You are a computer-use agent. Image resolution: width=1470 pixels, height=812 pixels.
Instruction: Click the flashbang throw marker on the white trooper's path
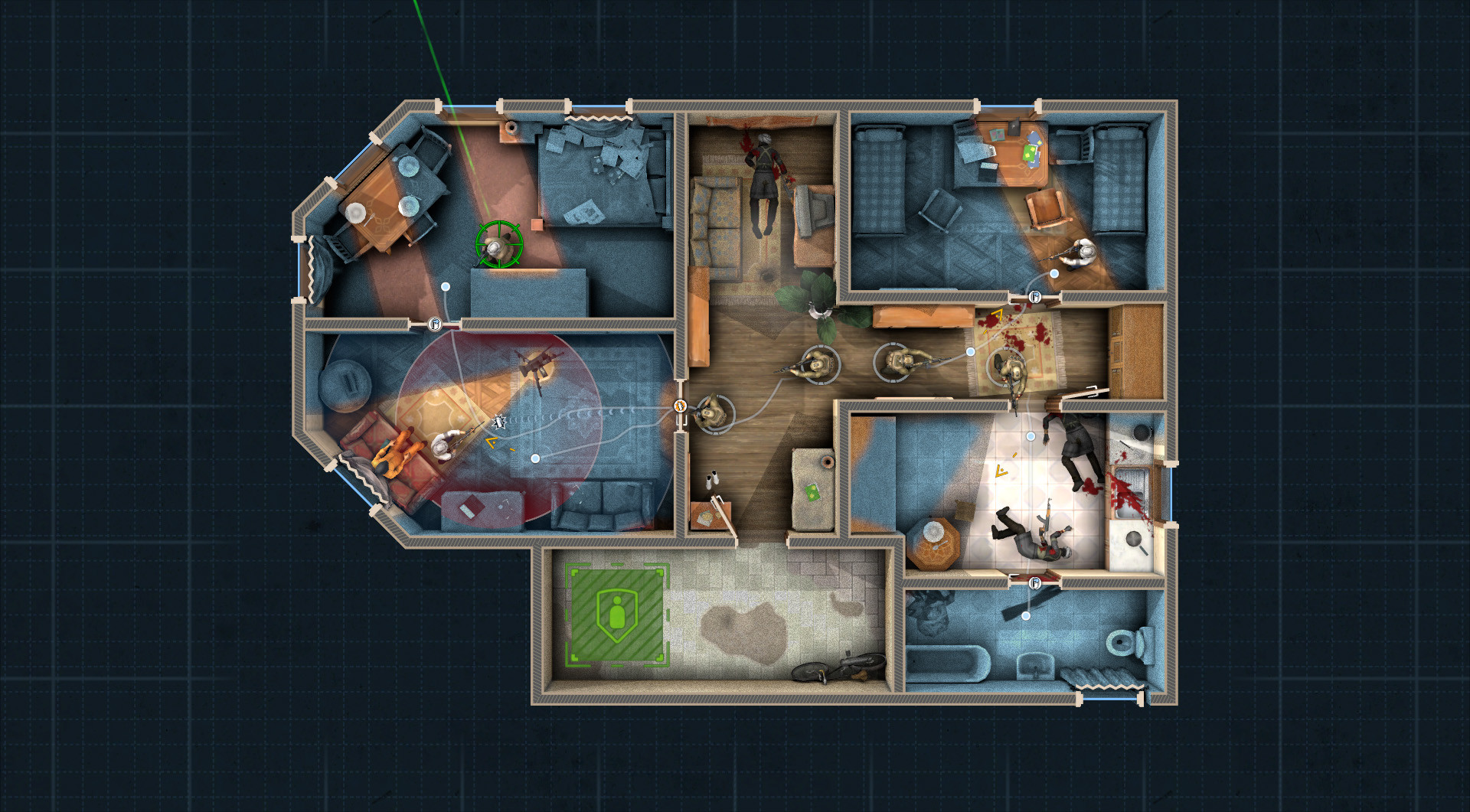point(499,422)
